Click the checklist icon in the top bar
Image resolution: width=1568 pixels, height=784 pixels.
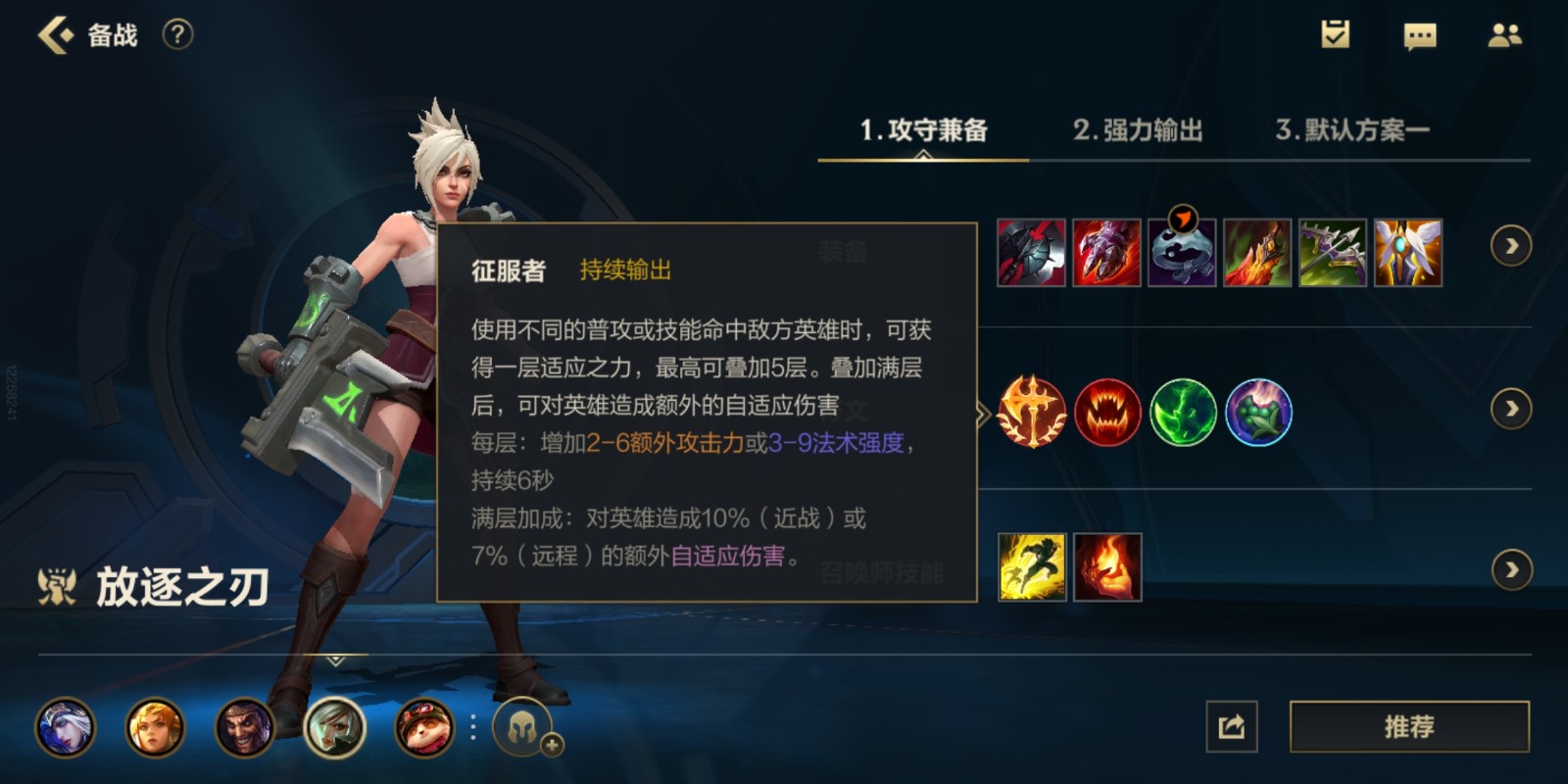(1334, 34)
